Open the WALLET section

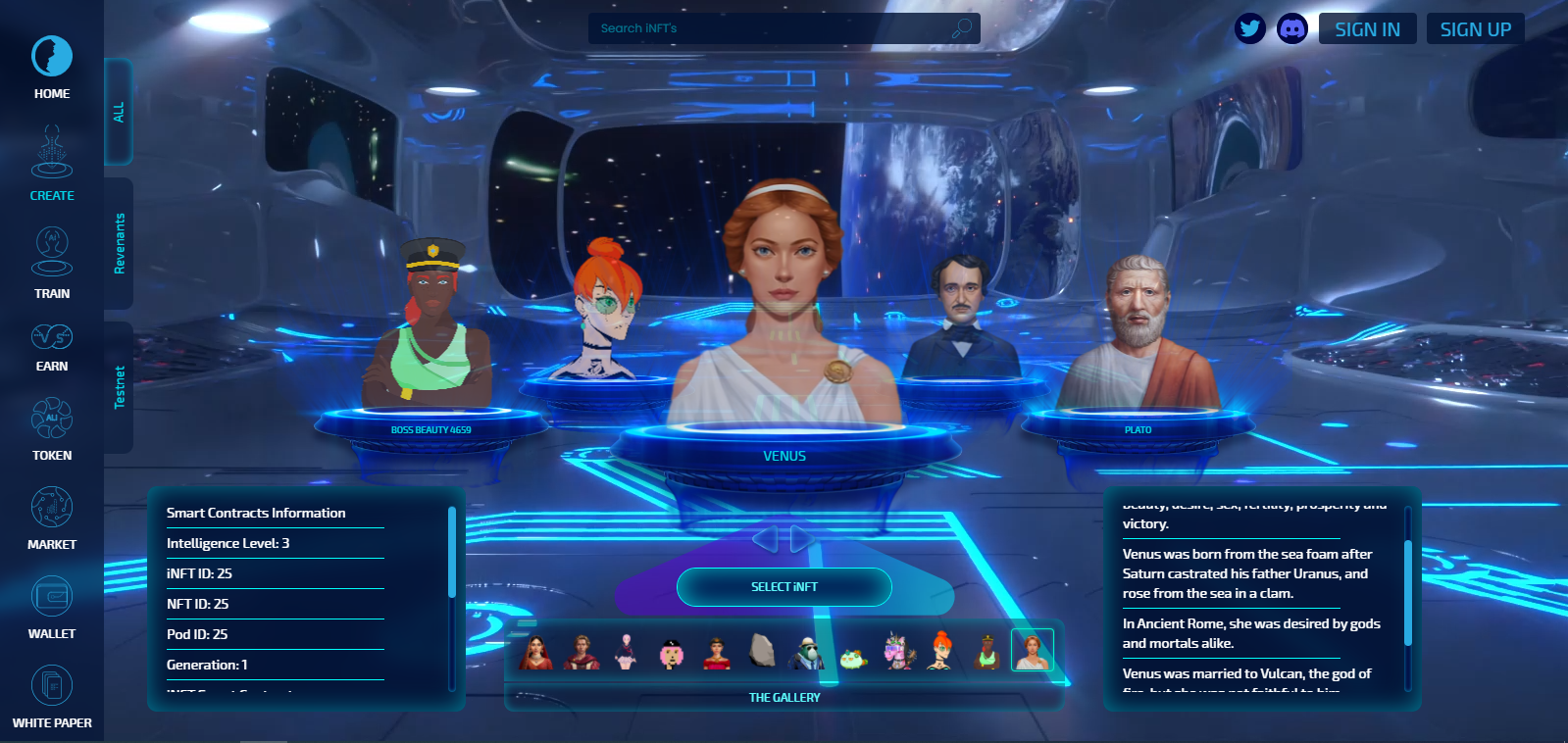coord(52,606)
